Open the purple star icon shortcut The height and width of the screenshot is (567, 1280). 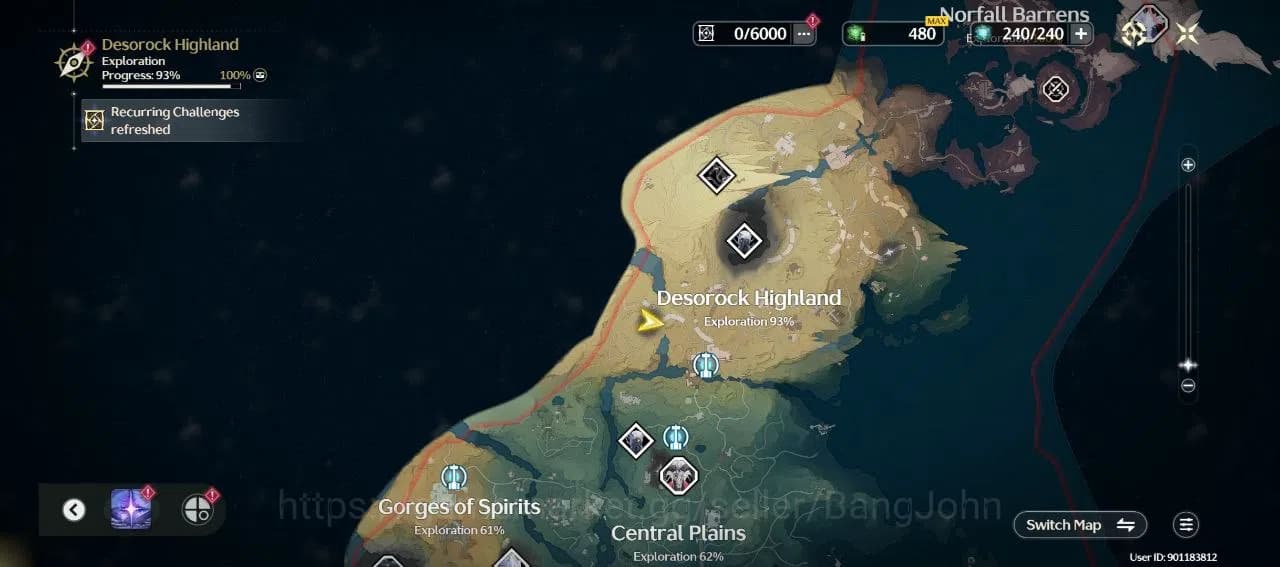(131, 510)
